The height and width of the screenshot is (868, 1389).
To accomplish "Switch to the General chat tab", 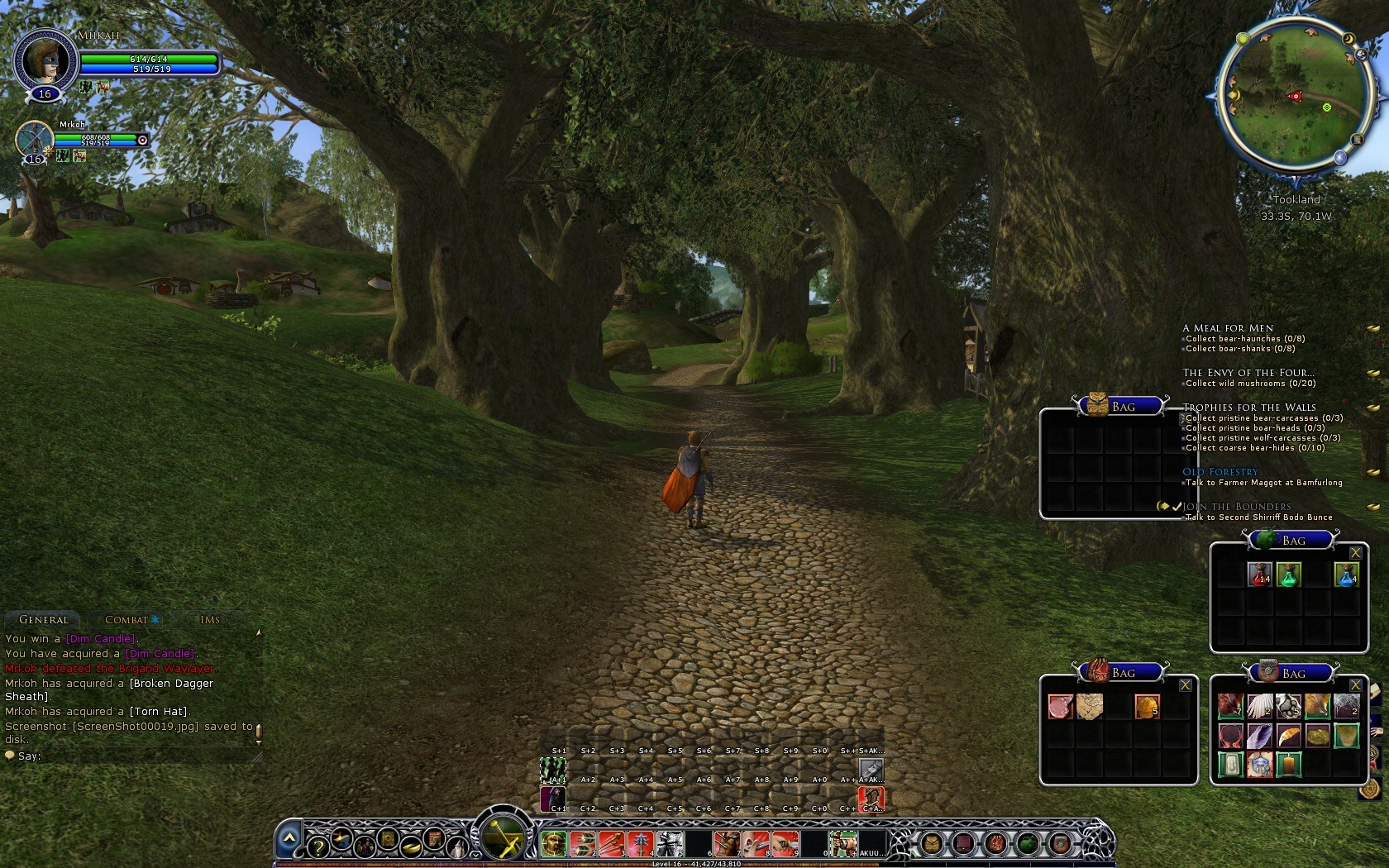I will [43, 618].
